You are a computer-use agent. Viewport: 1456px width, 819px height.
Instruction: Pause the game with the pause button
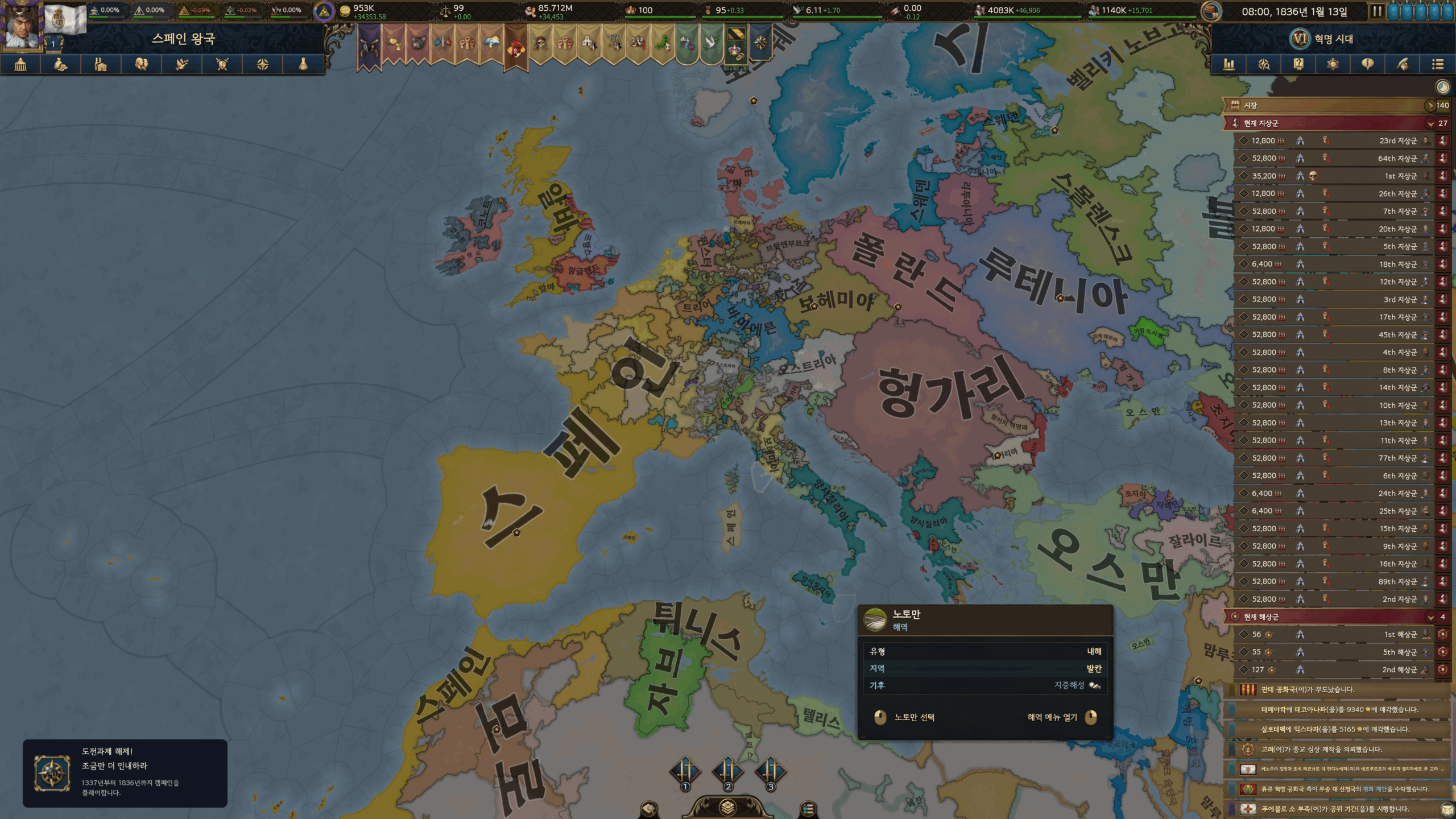(1376, 11)
